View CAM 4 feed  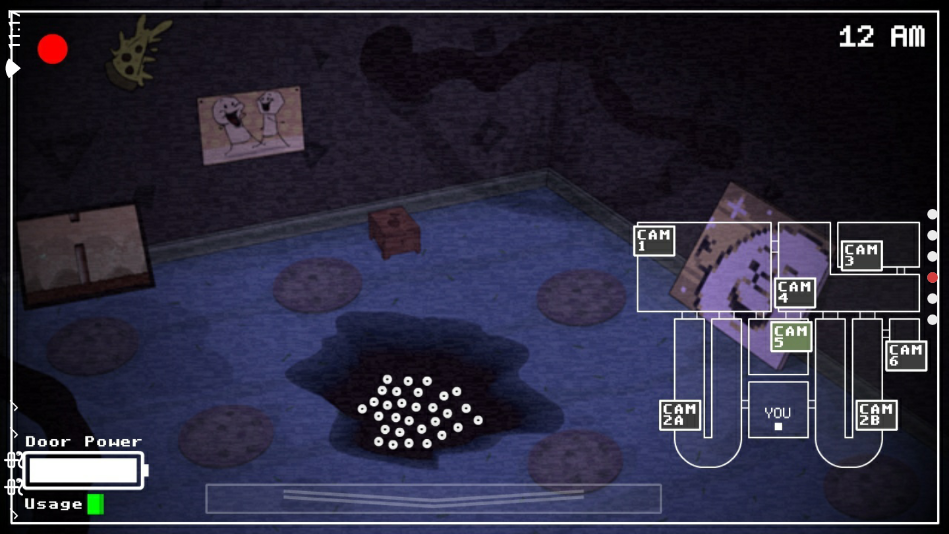[x=795, y=292]
